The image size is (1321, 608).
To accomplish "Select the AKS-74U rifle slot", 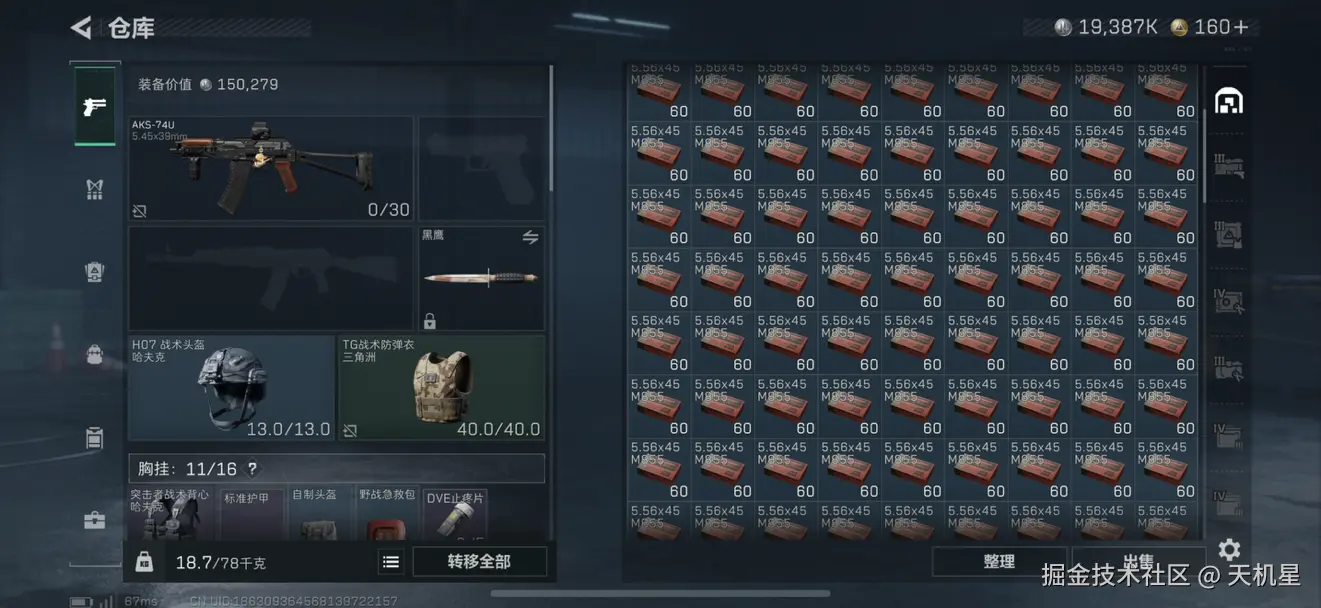I will click(x=270, y=168).
